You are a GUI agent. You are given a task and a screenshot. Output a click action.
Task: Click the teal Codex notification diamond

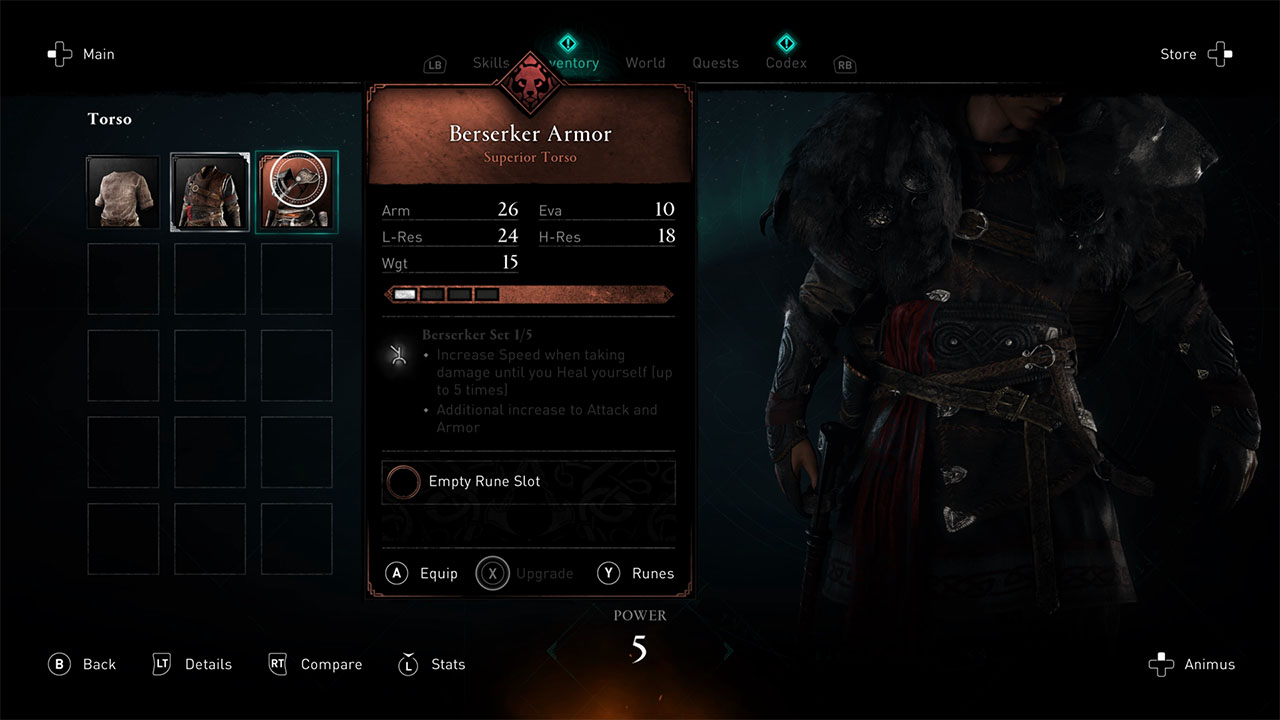(x=786, y=43)
